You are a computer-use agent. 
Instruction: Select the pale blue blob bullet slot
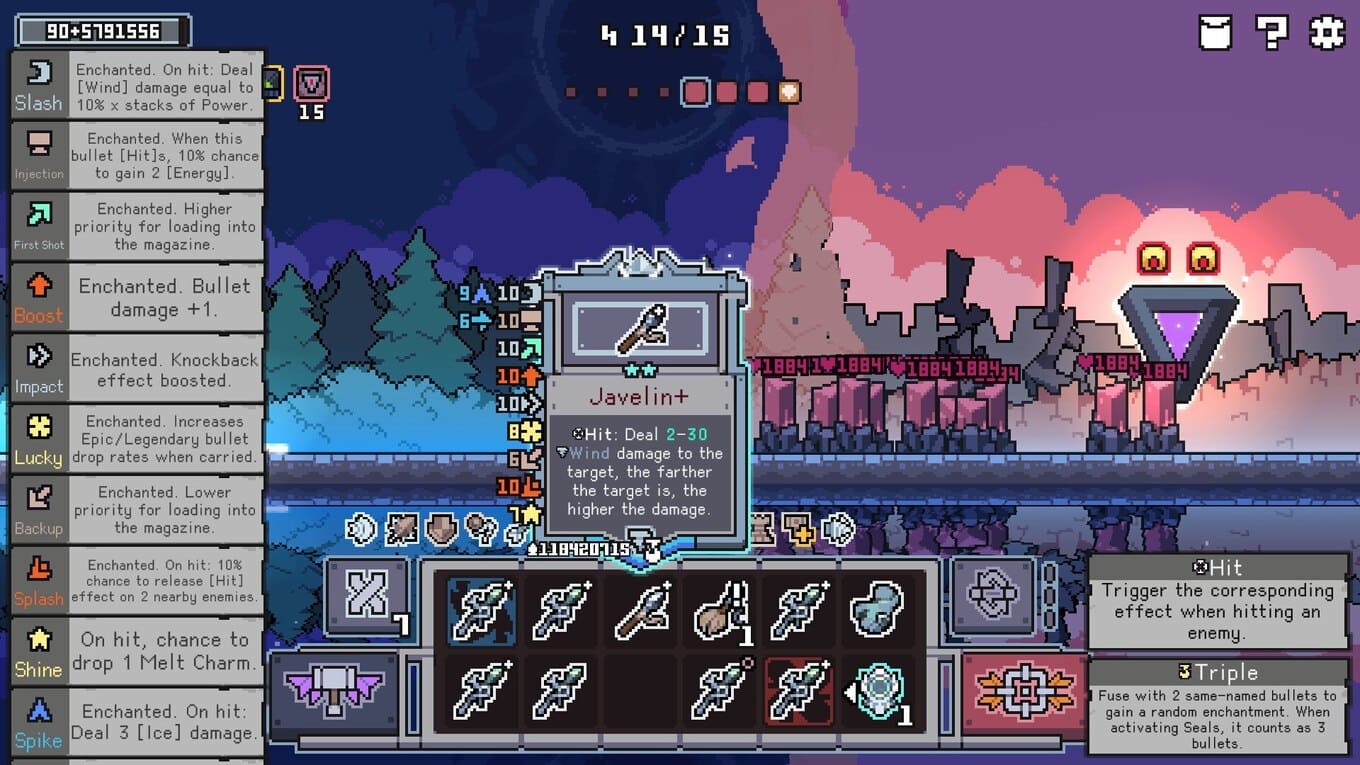tap(877, 610)
